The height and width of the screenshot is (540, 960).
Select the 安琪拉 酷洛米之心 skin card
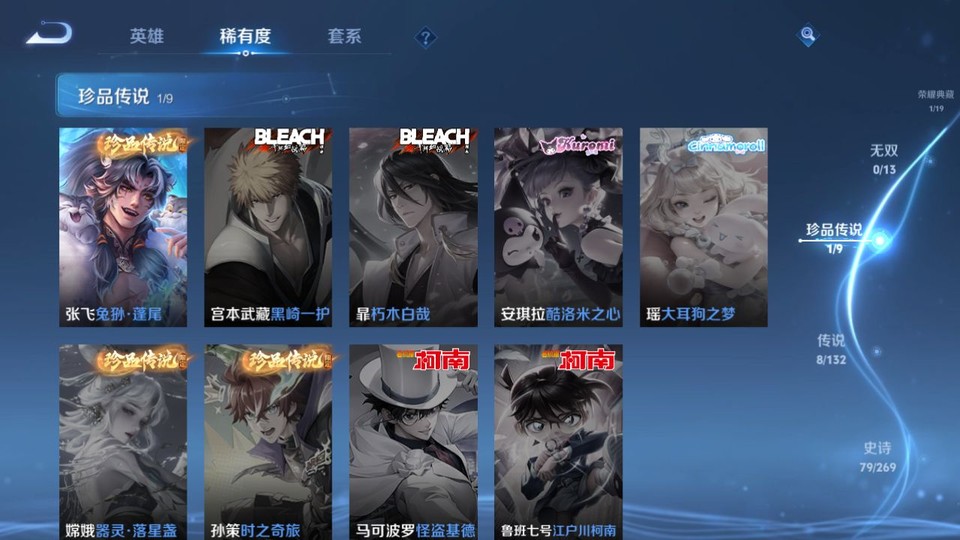[x=558, y=227]
